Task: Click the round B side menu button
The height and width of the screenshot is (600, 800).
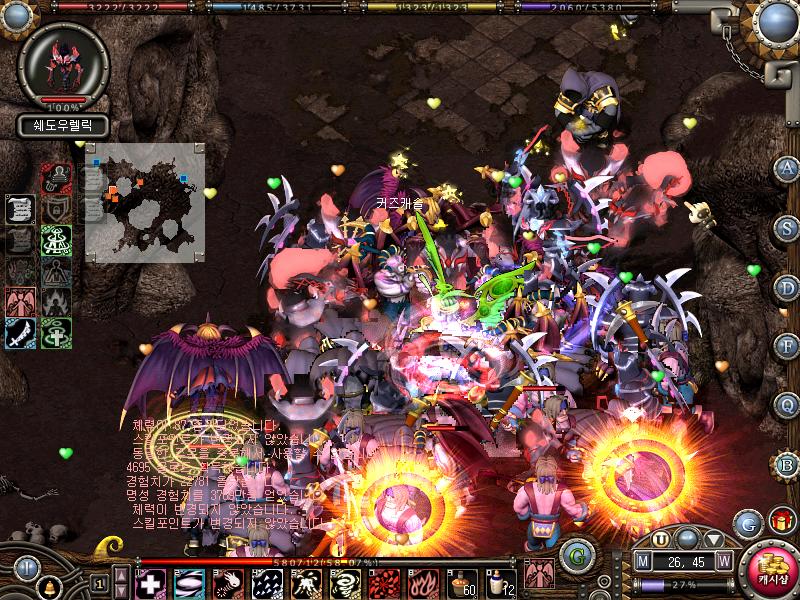Action: (x=787, y=463)
